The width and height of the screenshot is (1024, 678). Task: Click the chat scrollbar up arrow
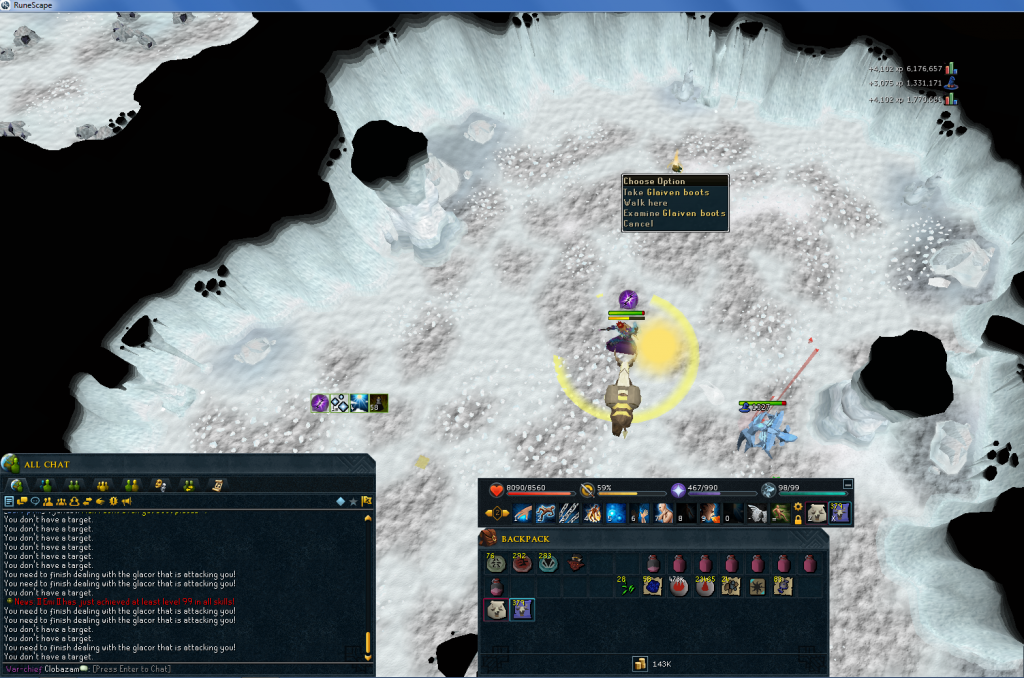tap(367, 518)
